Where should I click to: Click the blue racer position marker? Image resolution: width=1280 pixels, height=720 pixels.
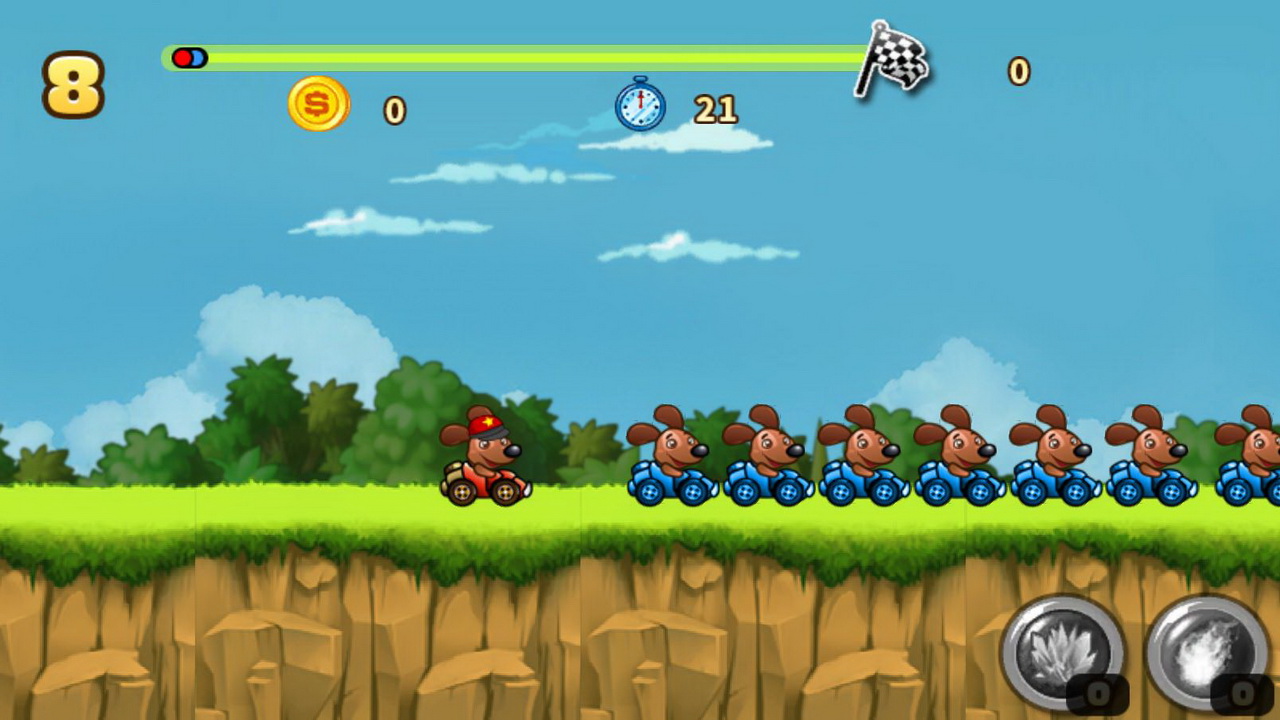click(x=198, y=58)
